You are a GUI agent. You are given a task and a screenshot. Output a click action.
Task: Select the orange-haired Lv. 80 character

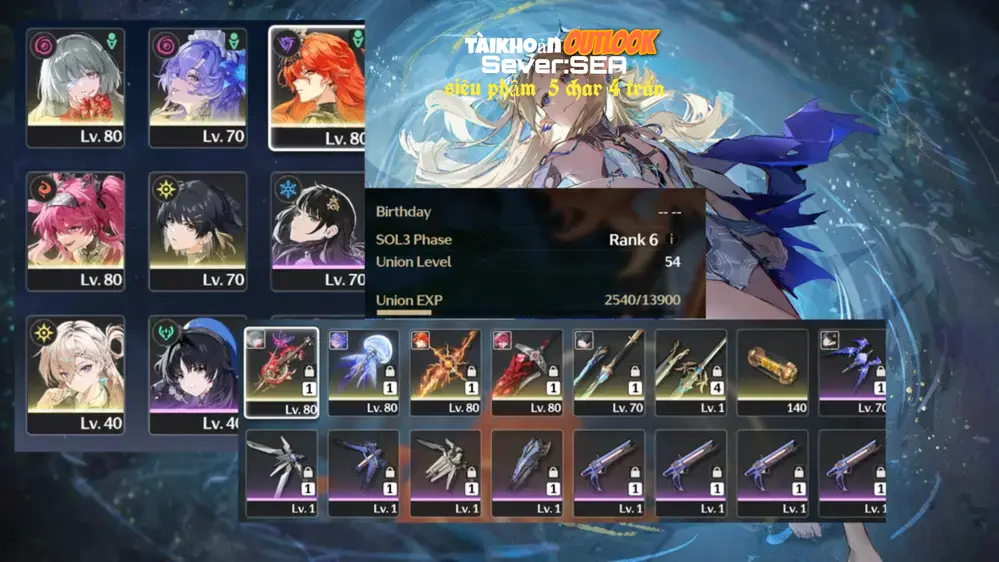click(x=318, y=87)
